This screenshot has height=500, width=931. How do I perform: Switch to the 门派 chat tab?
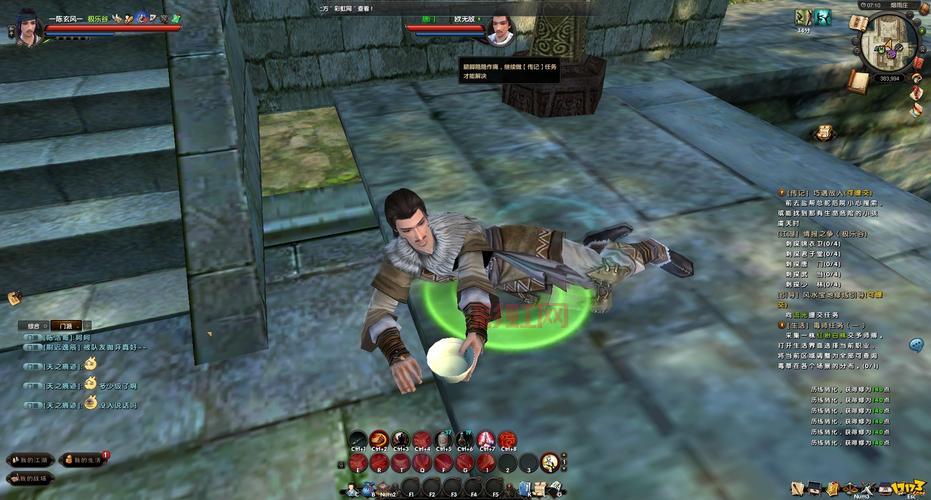[x=66, y=326]
